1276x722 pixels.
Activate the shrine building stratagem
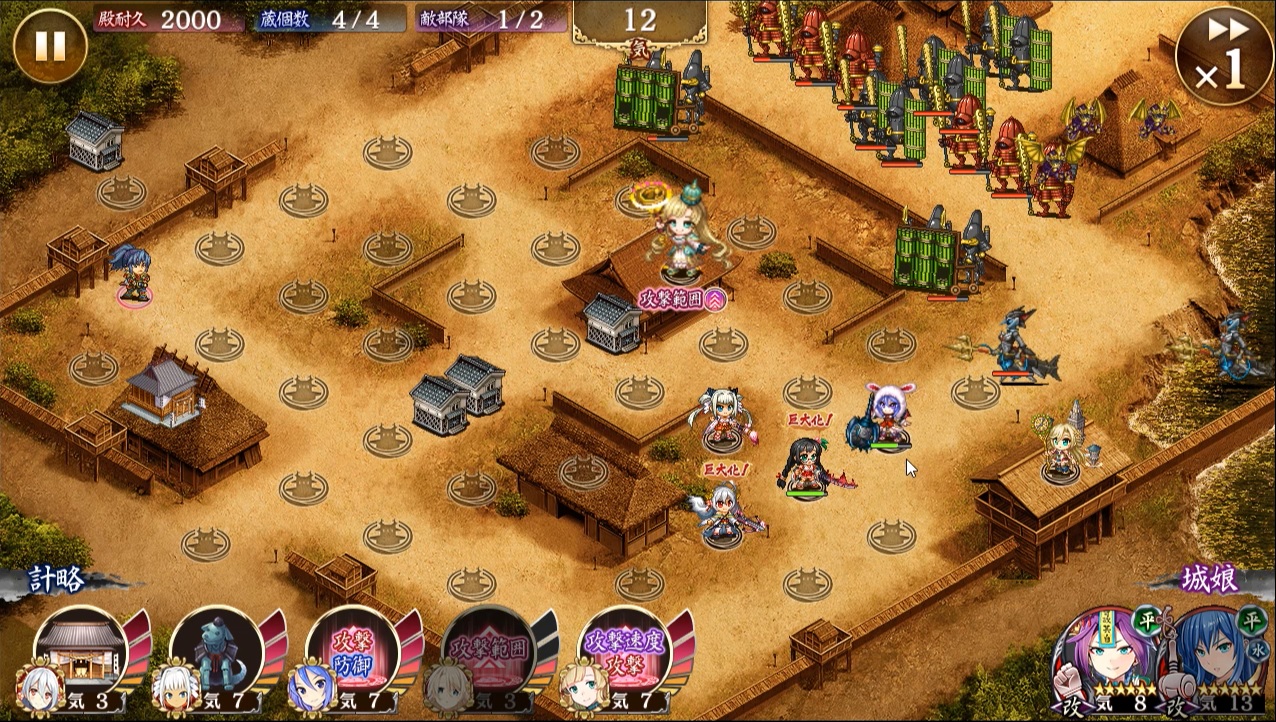click(x=80, y=650)
